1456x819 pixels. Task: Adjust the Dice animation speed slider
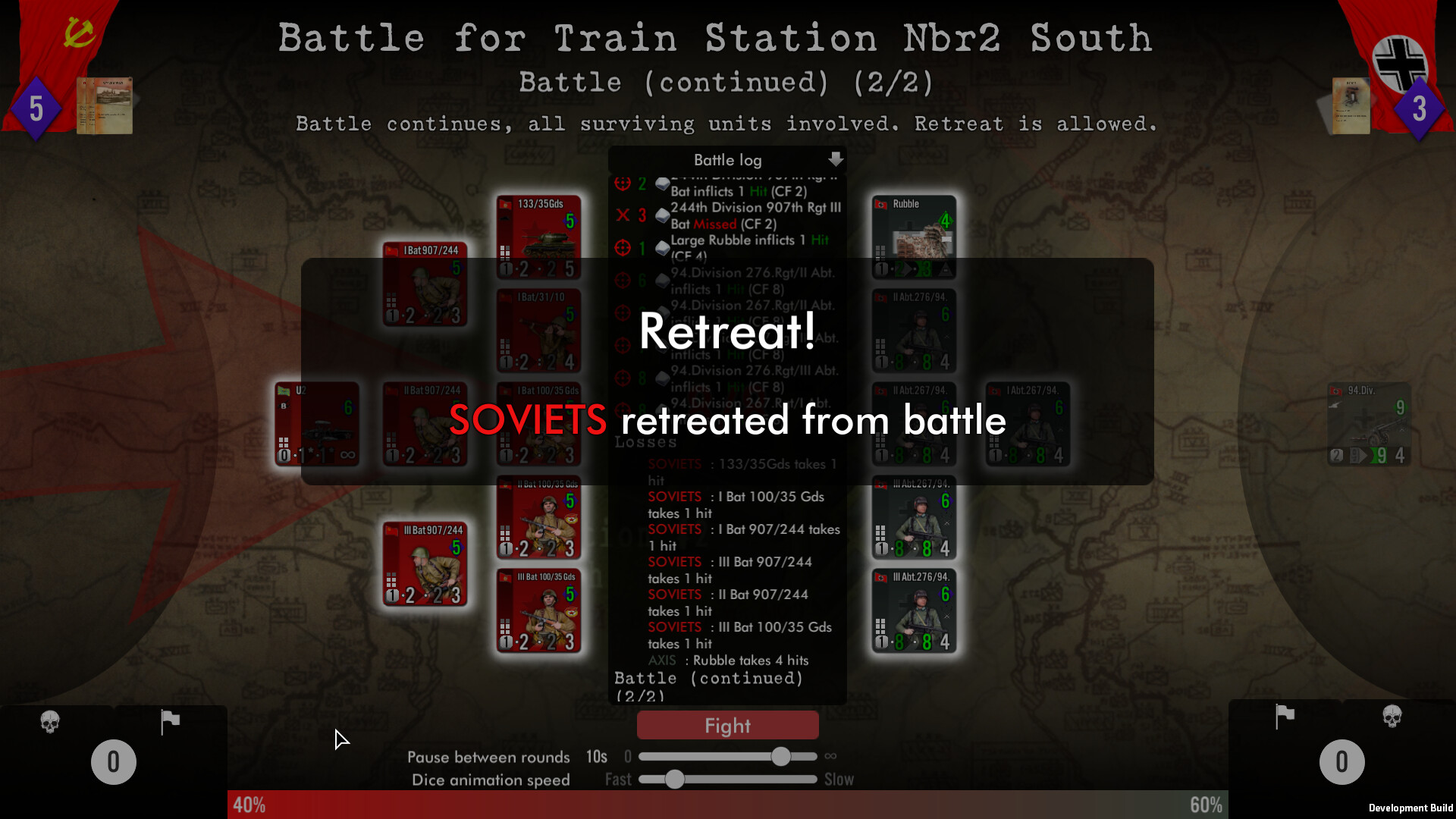[675, 780]
